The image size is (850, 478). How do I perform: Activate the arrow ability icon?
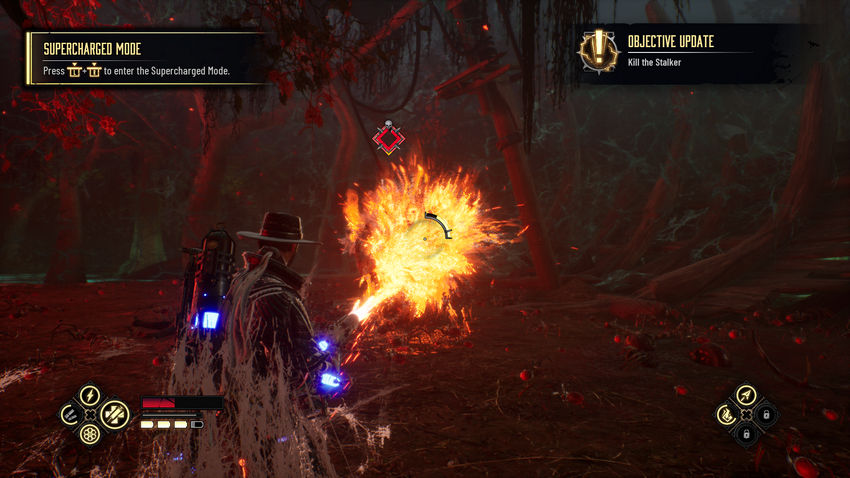(746, 395)
